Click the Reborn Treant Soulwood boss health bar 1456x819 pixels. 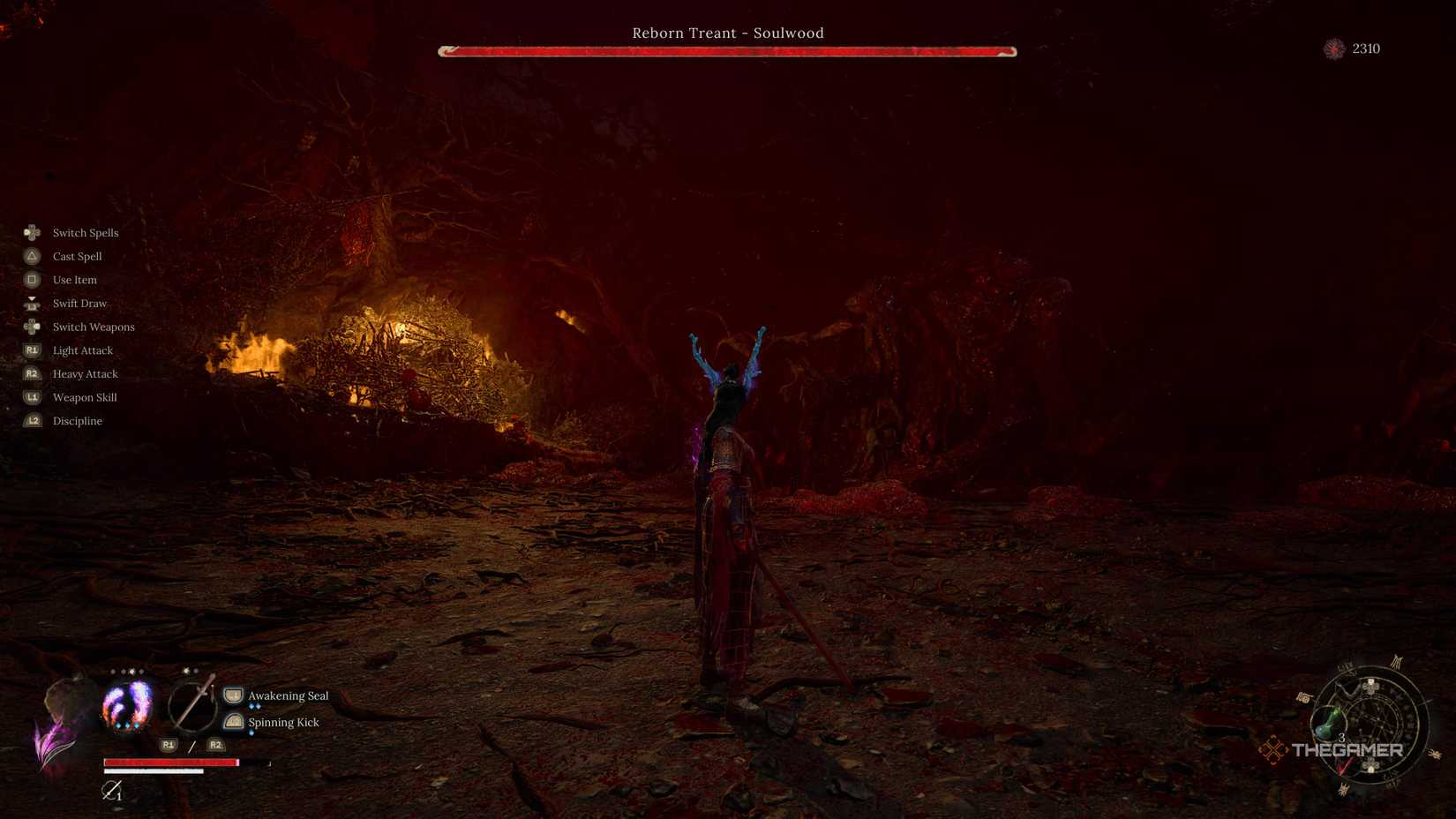click(x=726, y=50)
